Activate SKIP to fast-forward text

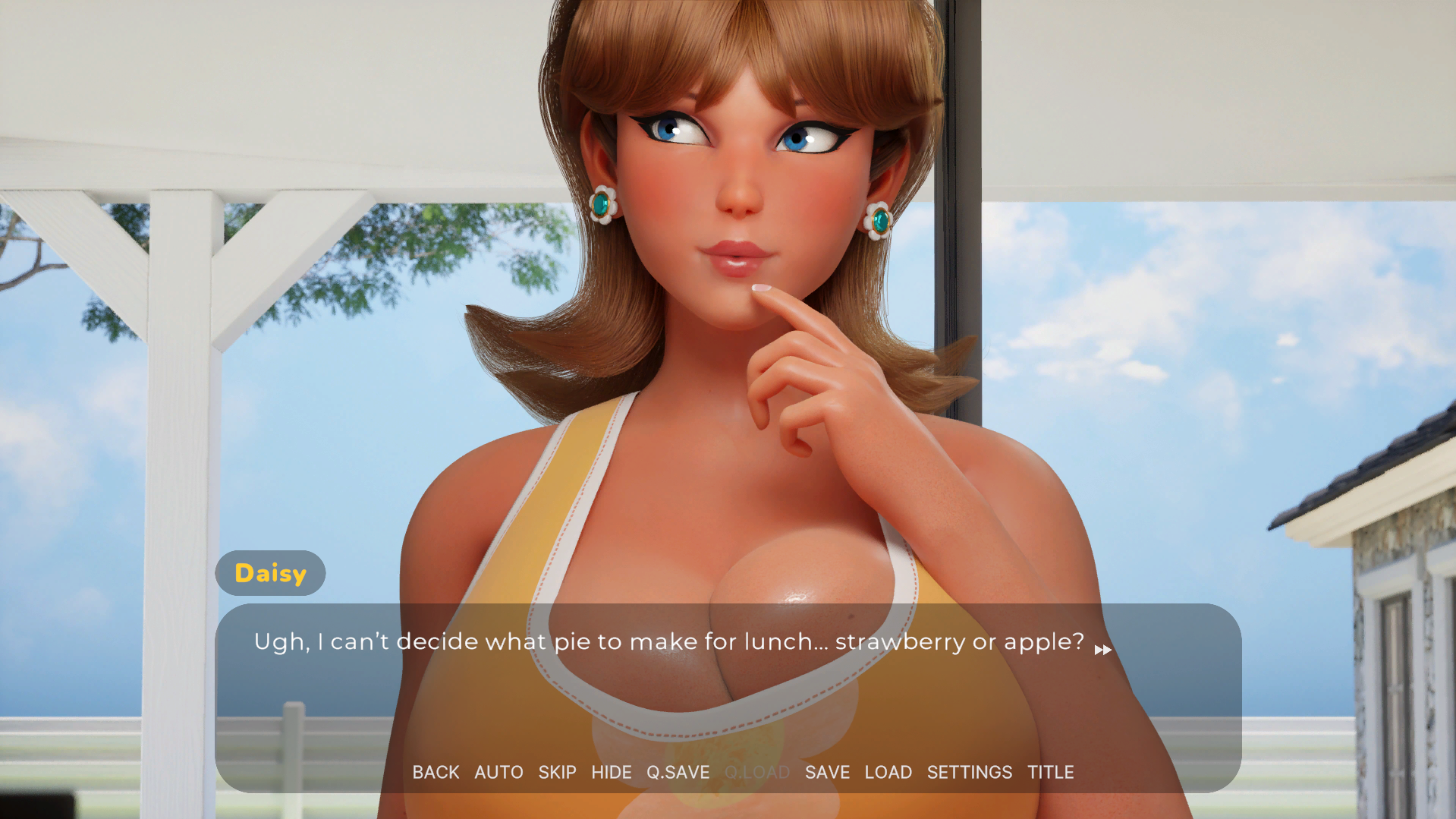(x=557, y=772)
